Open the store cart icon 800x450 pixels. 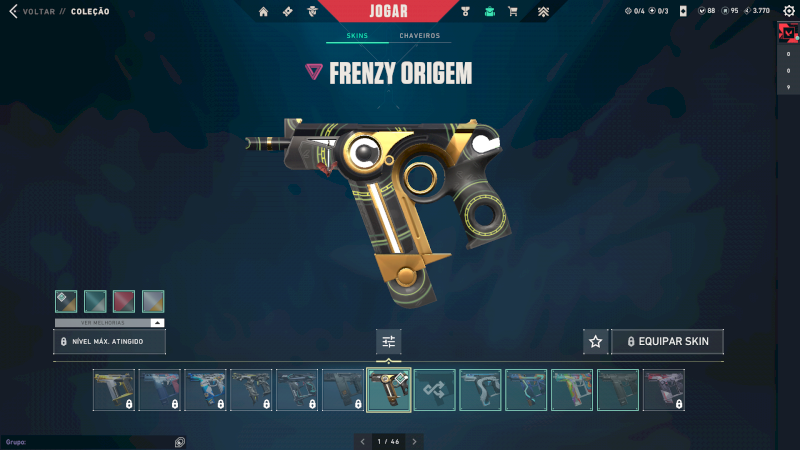pos(513,12)
